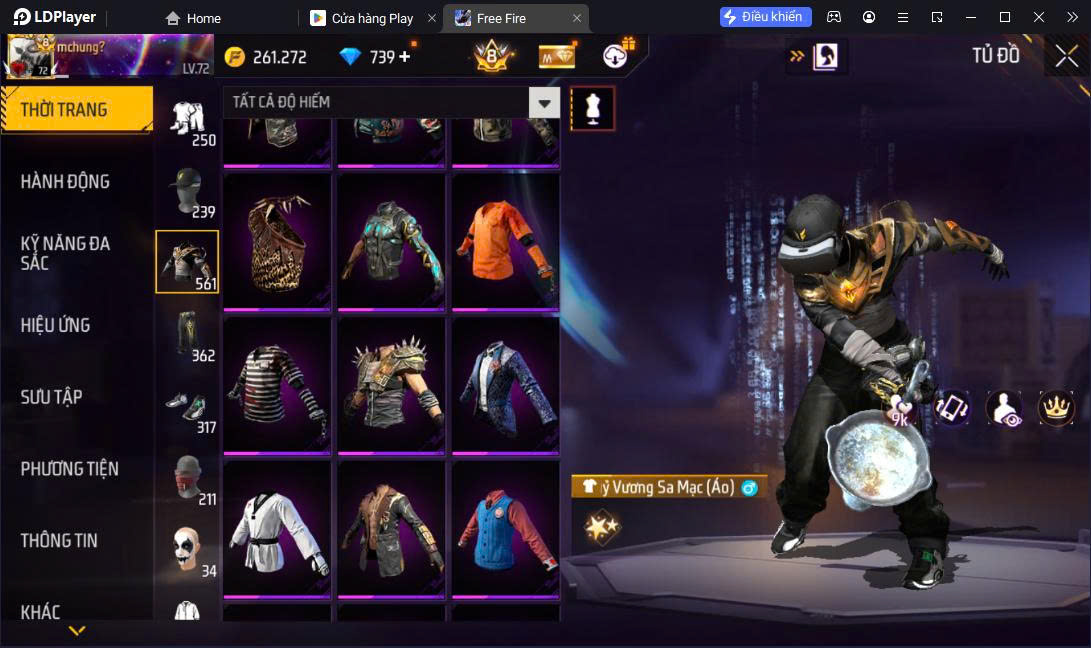The width and height of the screenshot is (1091, 648).
Task: Click the mannequin preview icon
Action: tap(593, 108)
